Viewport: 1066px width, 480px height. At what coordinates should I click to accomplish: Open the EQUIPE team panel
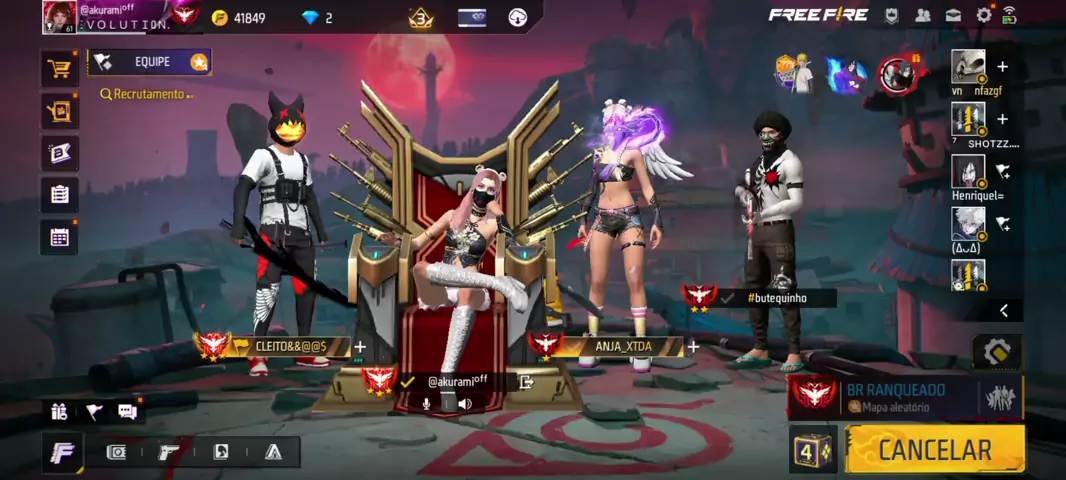click(x=150, y=62)
